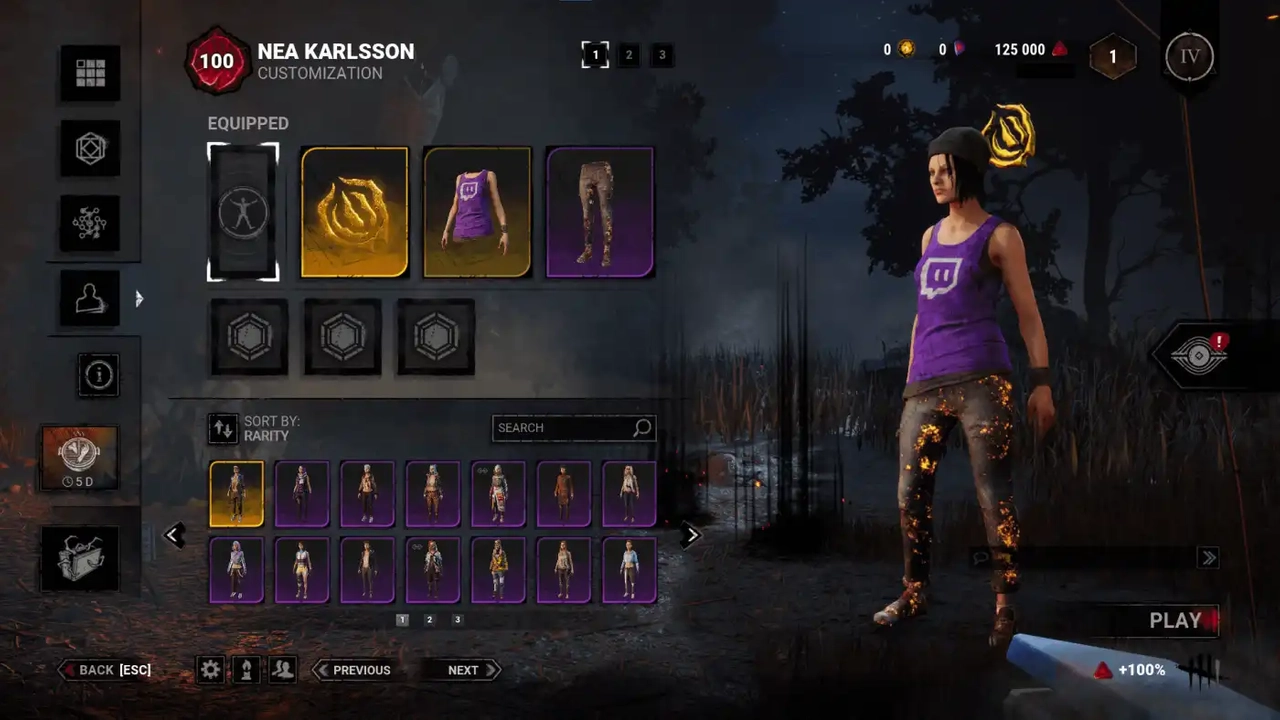Viewport: 1280px width, 720px height.
Task: Switch to loadout preset 2
Action: coord(628,56)
